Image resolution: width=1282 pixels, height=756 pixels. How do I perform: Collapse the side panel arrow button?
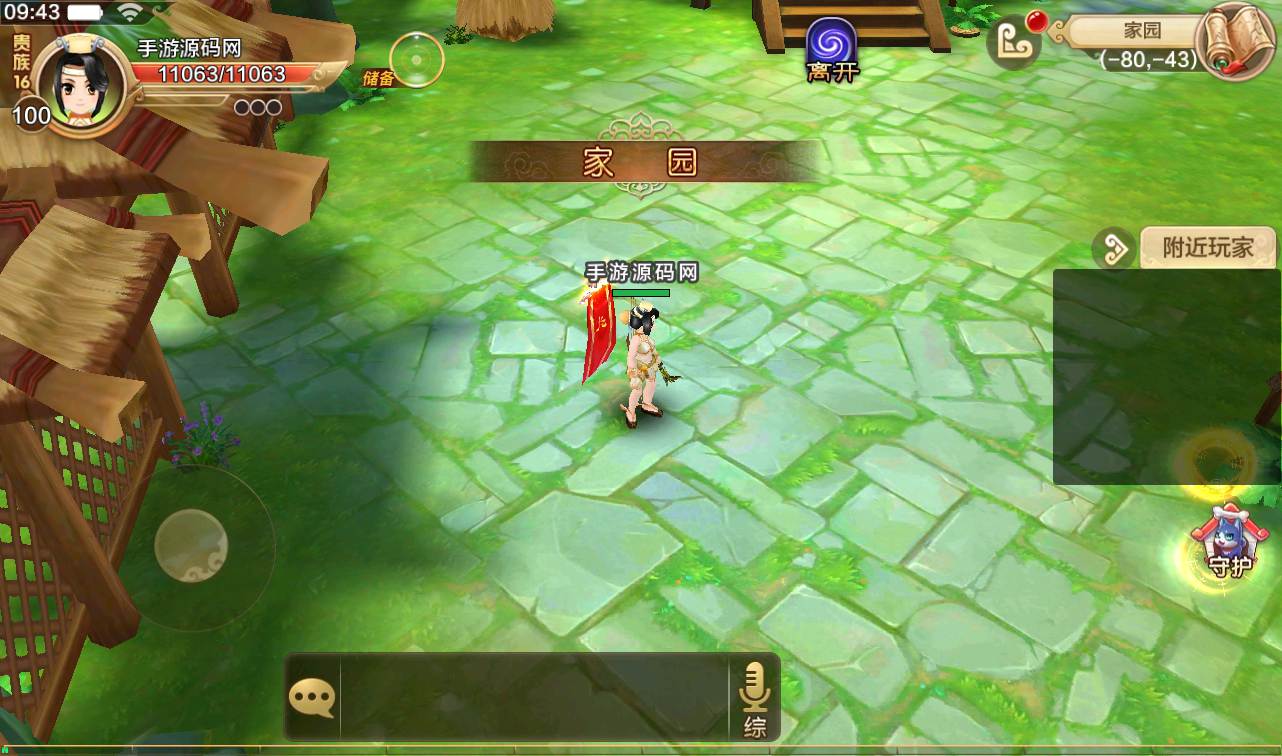(1113, 248)
